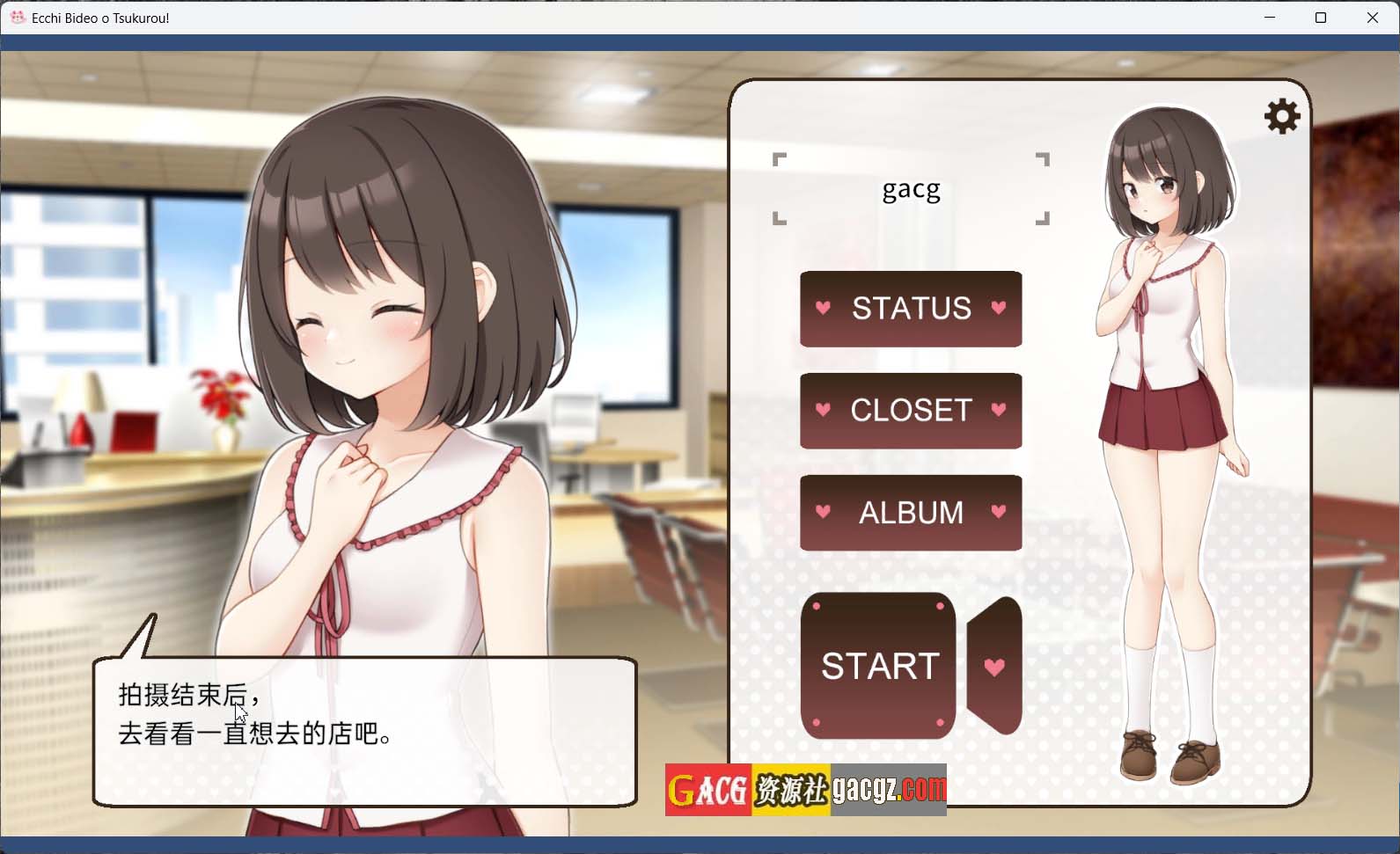Advance the dialogue speech bubble

pos(364,732)
